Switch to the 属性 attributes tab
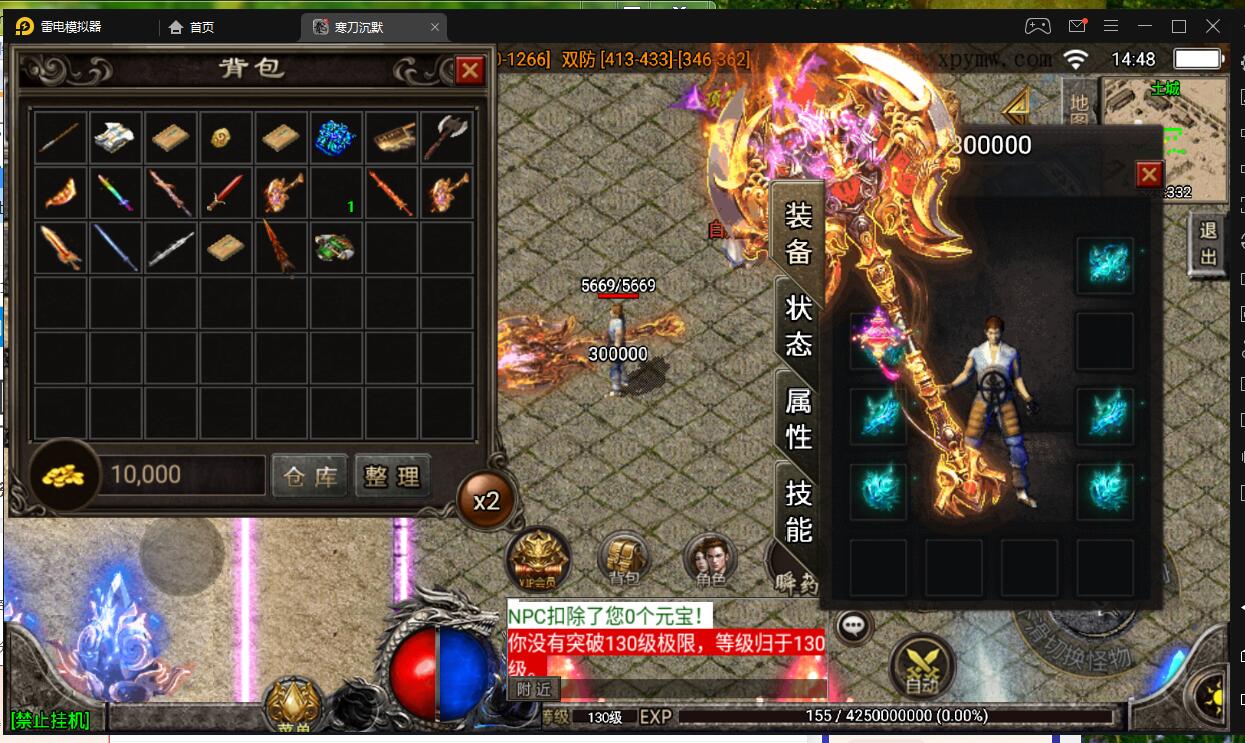The width and height of the screenshot is (1245, 743). tap(798, 418)
